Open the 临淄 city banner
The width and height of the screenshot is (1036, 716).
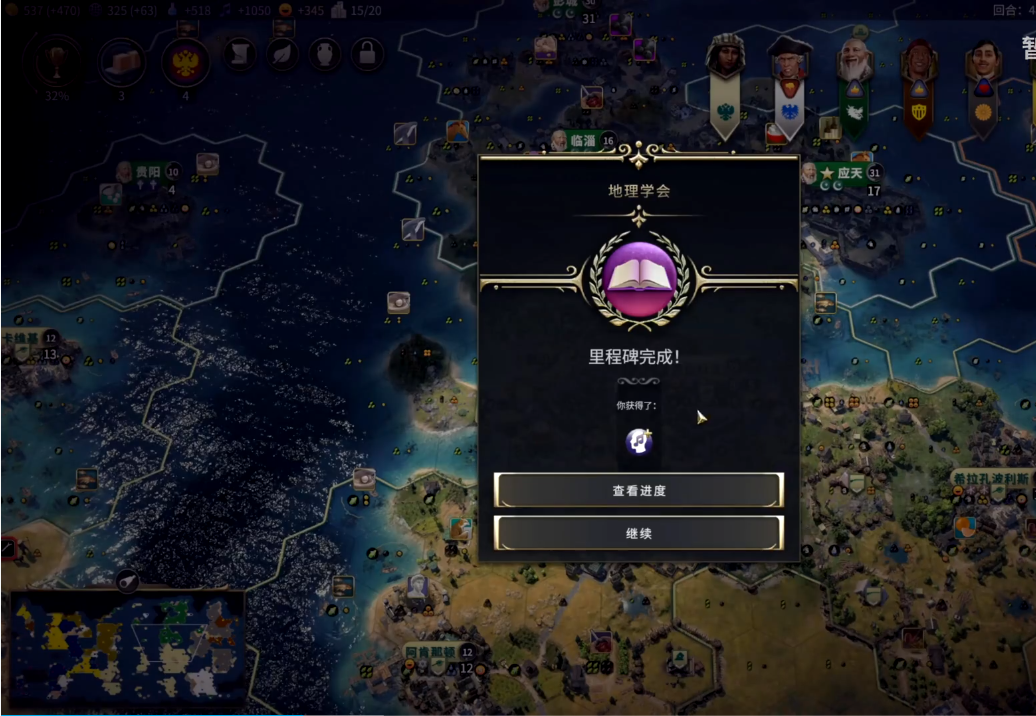tap(583, 141)
